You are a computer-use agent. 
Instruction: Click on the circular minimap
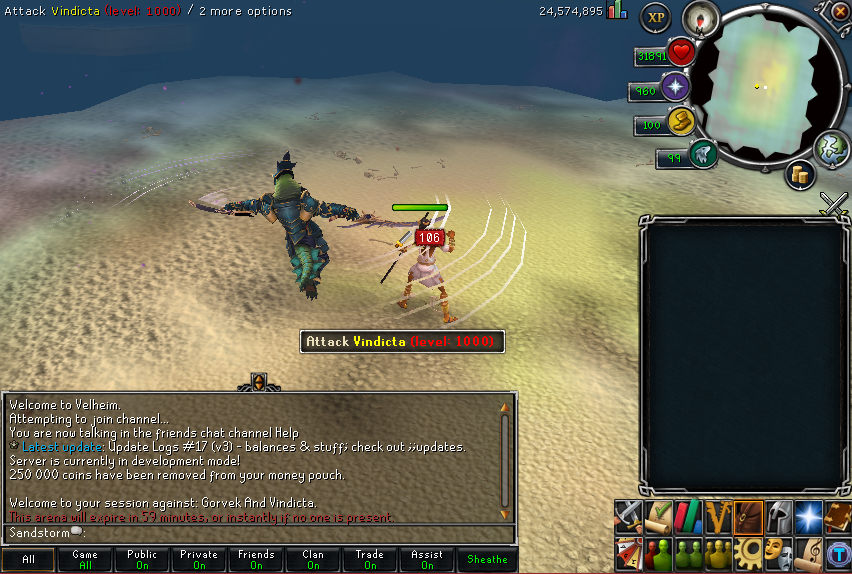click(x=767, y=88)
